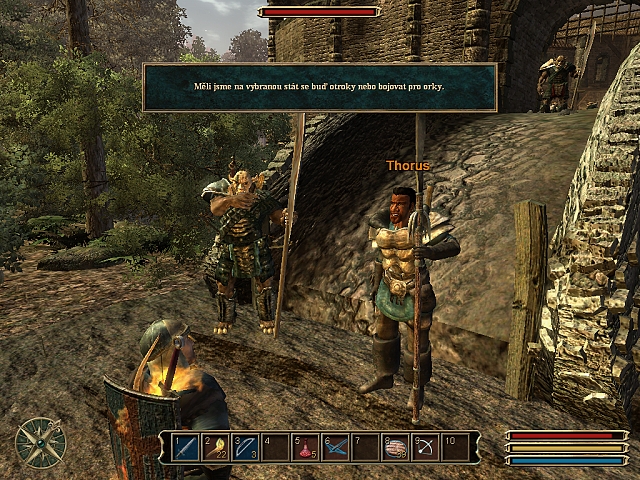
Task: Use the red potion in slot 5
Action: (306, 447)
